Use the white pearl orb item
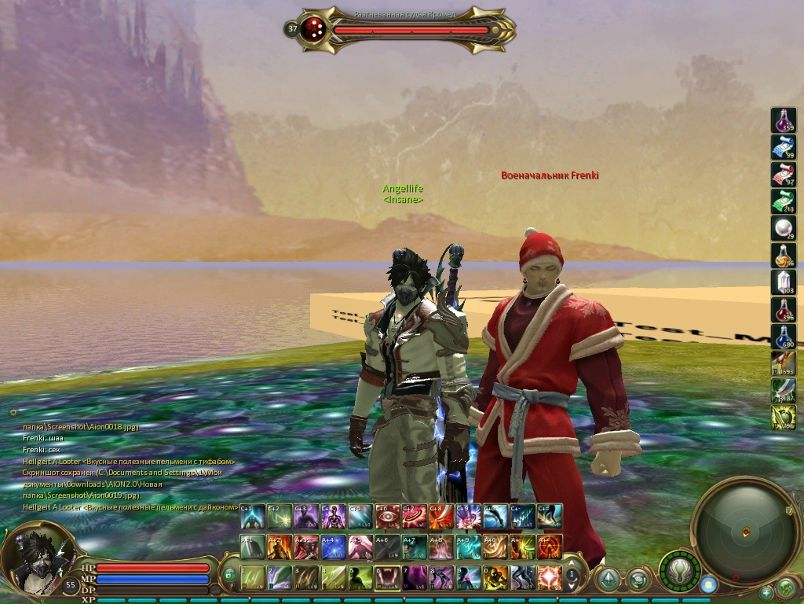The image size is (804, 604). pos(783,228)
